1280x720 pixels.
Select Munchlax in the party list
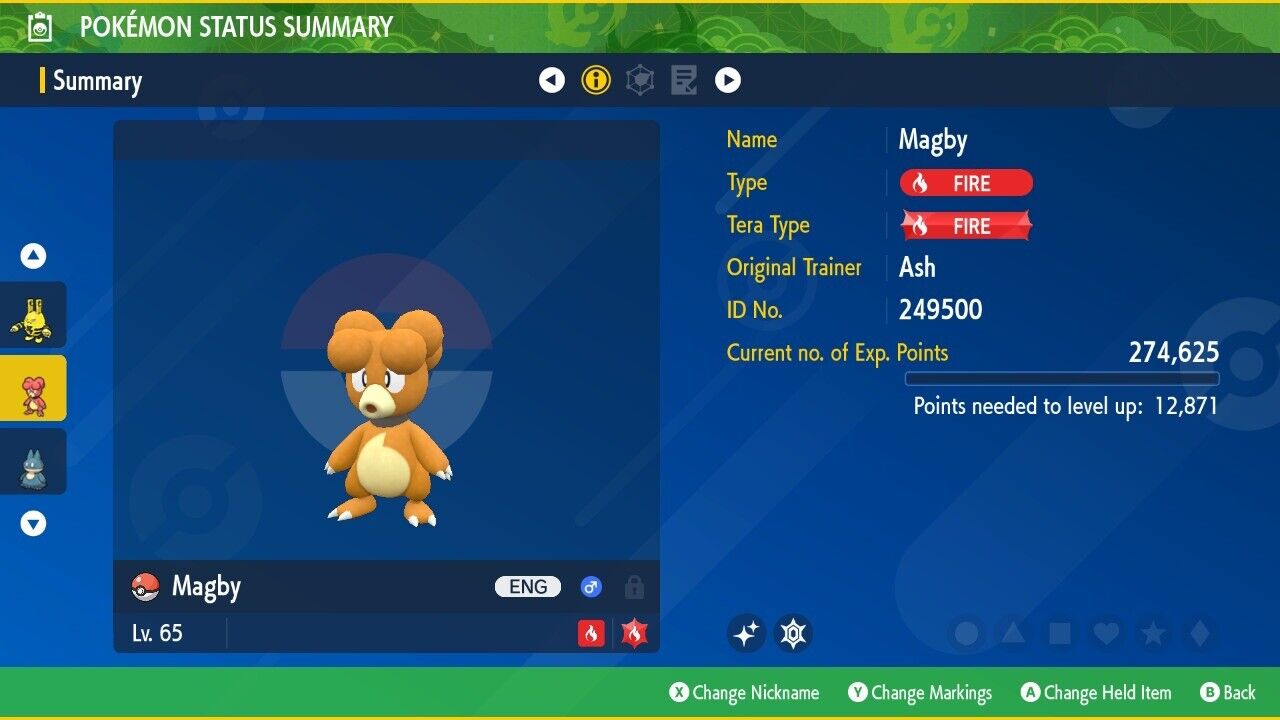(x=33, y=461)
